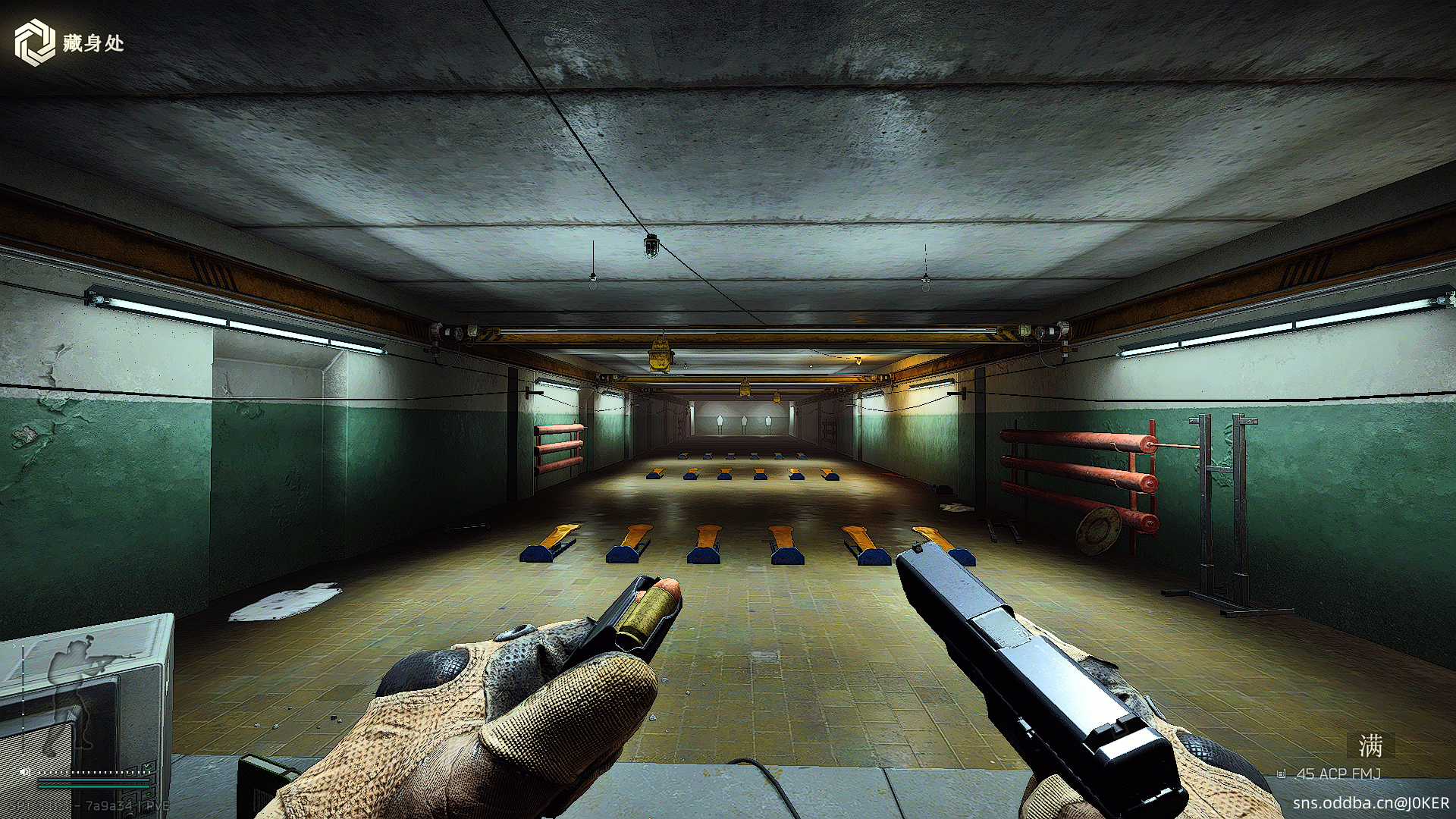Screen dimensions: 1456x819
Task: Click the magazine icon beside .45 ACP FMJ
Action: pos(1282,774)
